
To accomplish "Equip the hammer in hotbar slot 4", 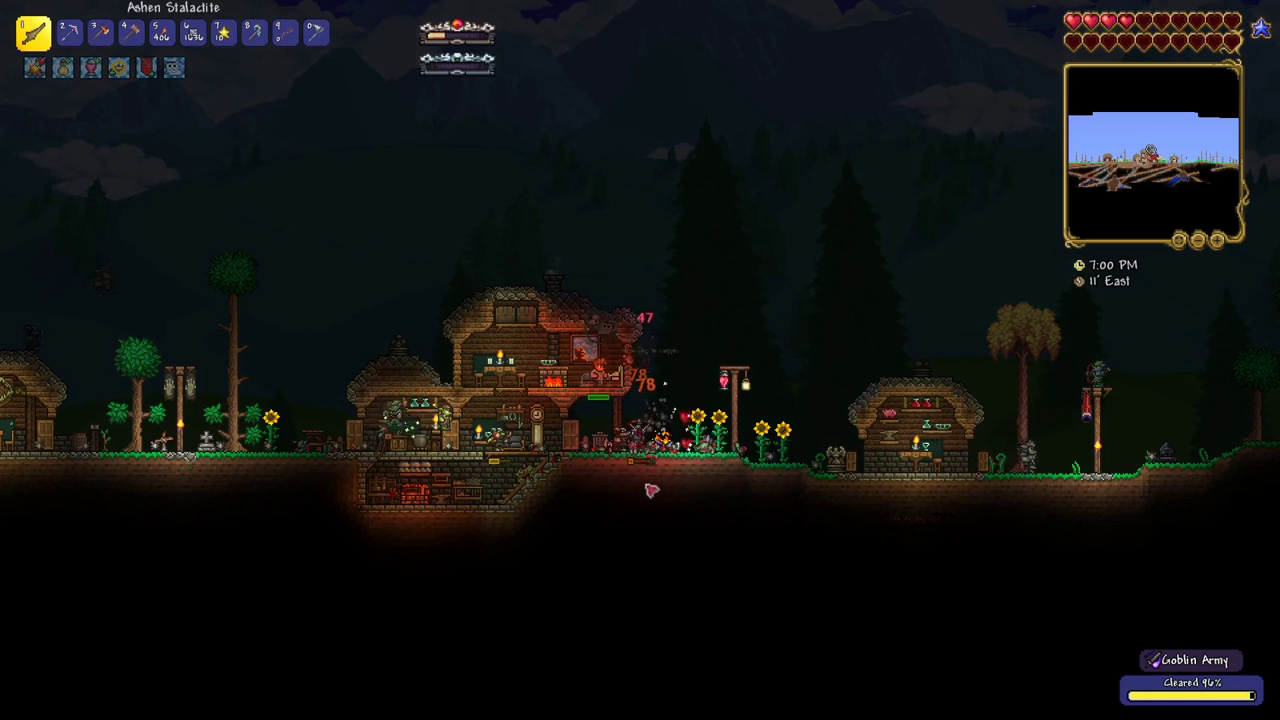I will point(131,33).
